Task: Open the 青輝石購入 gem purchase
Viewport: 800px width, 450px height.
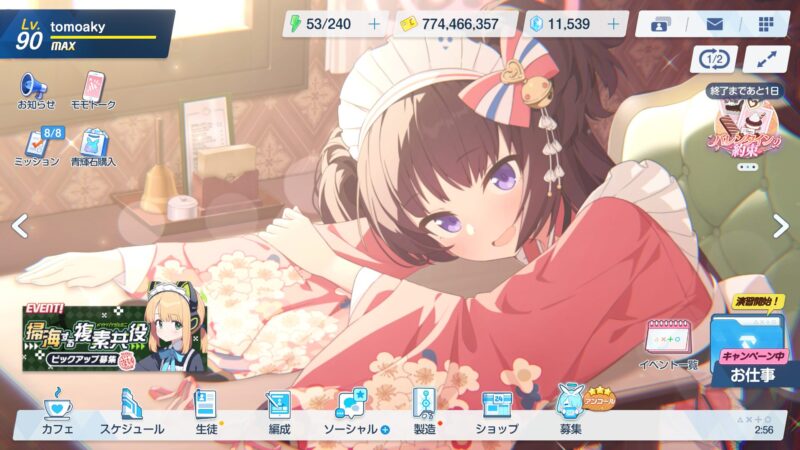Action: pyautogui.click(x=94, y=147)
